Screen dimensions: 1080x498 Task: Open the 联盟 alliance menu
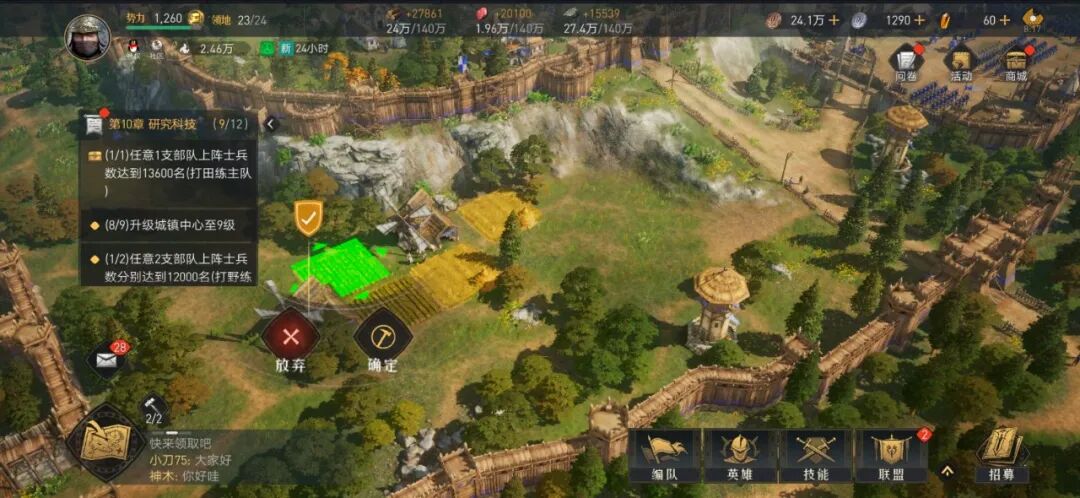pos(891,456)
